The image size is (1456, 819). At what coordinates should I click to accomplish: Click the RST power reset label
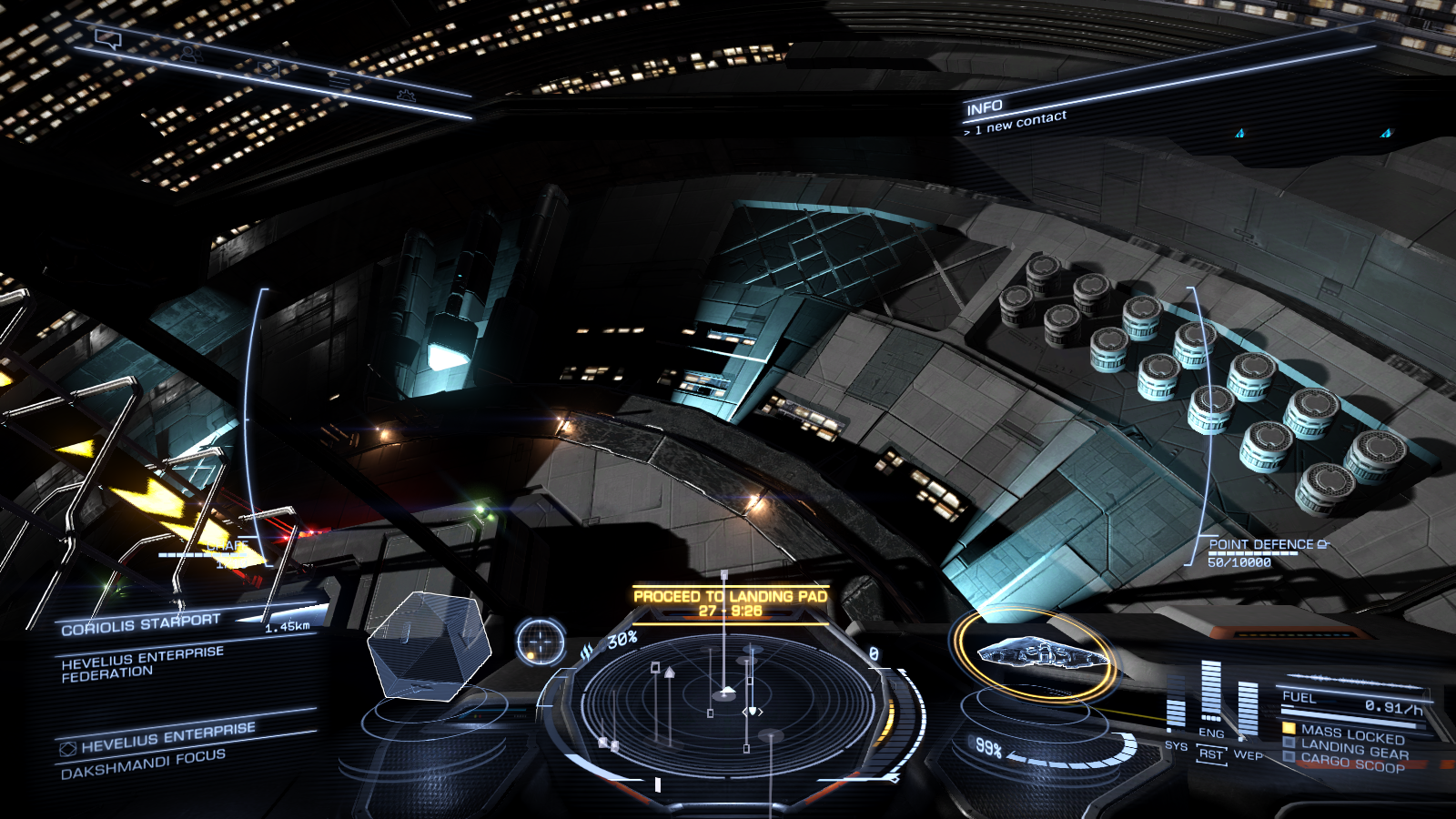(x=1211, y=753)
